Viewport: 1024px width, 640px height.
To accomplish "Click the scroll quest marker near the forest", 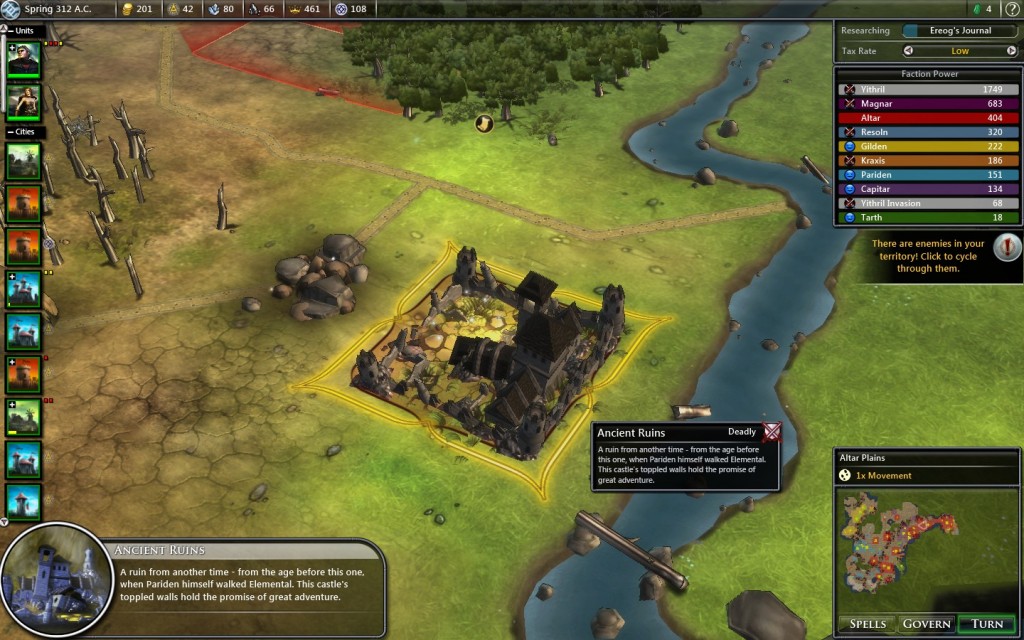I will click(x=484, y=123).
